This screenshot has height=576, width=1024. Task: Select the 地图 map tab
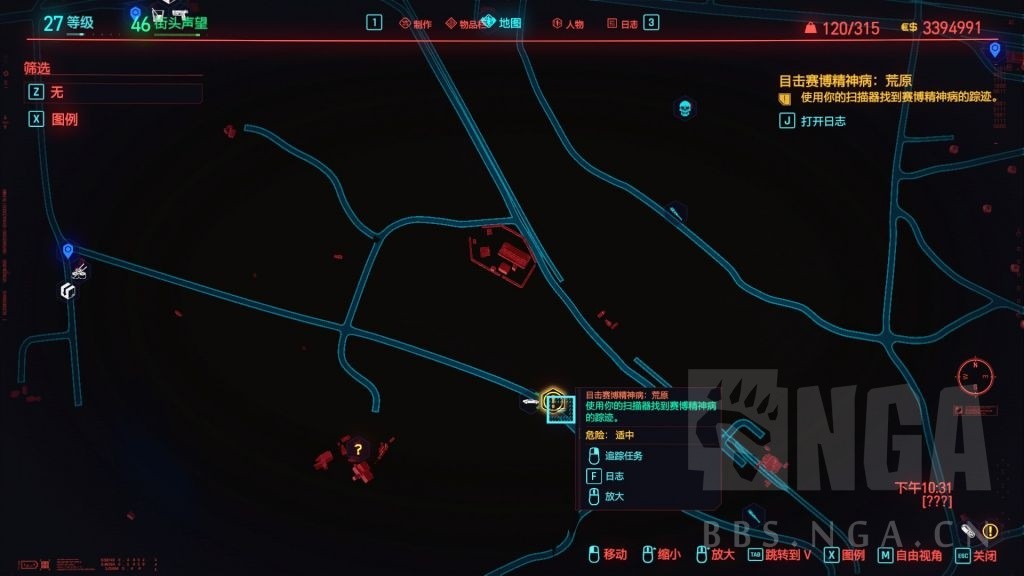point(509,22)
